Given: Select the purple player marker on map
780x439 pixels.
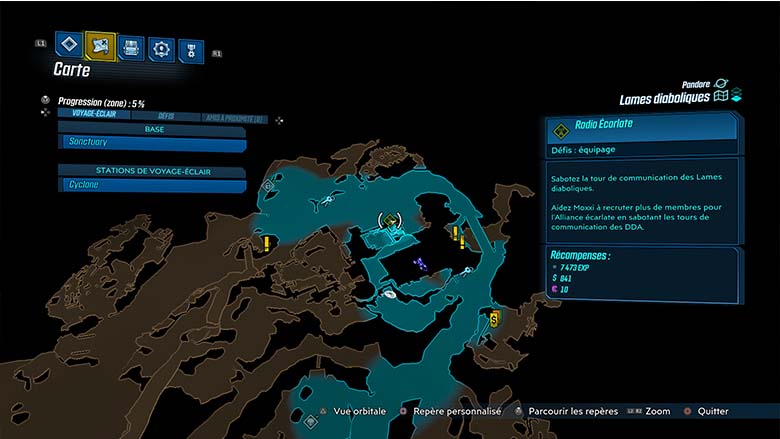Looking at the screenshot, I should 423,264.
